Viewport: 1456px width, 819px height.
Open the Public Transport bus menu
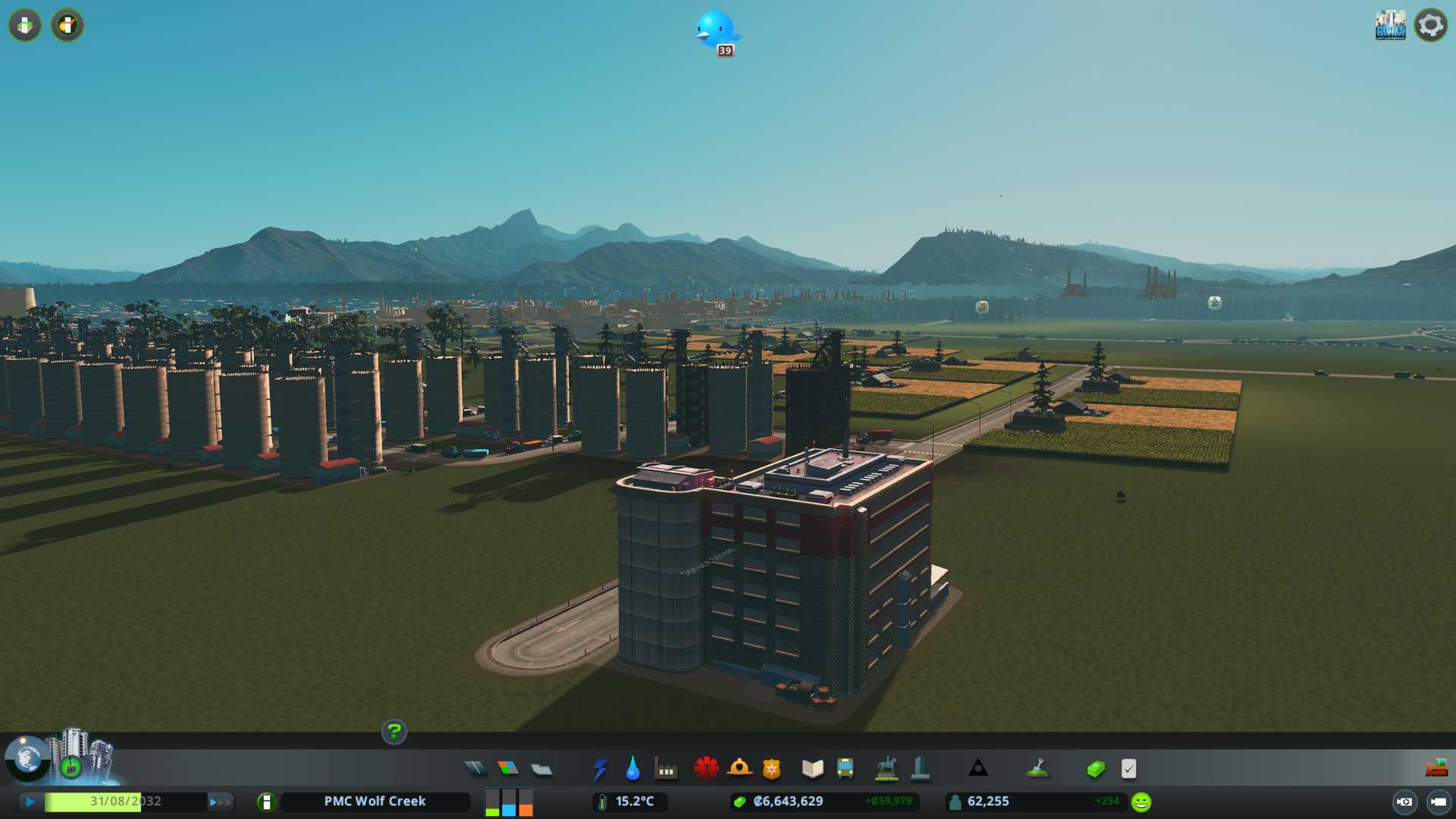tap(845, 769)
